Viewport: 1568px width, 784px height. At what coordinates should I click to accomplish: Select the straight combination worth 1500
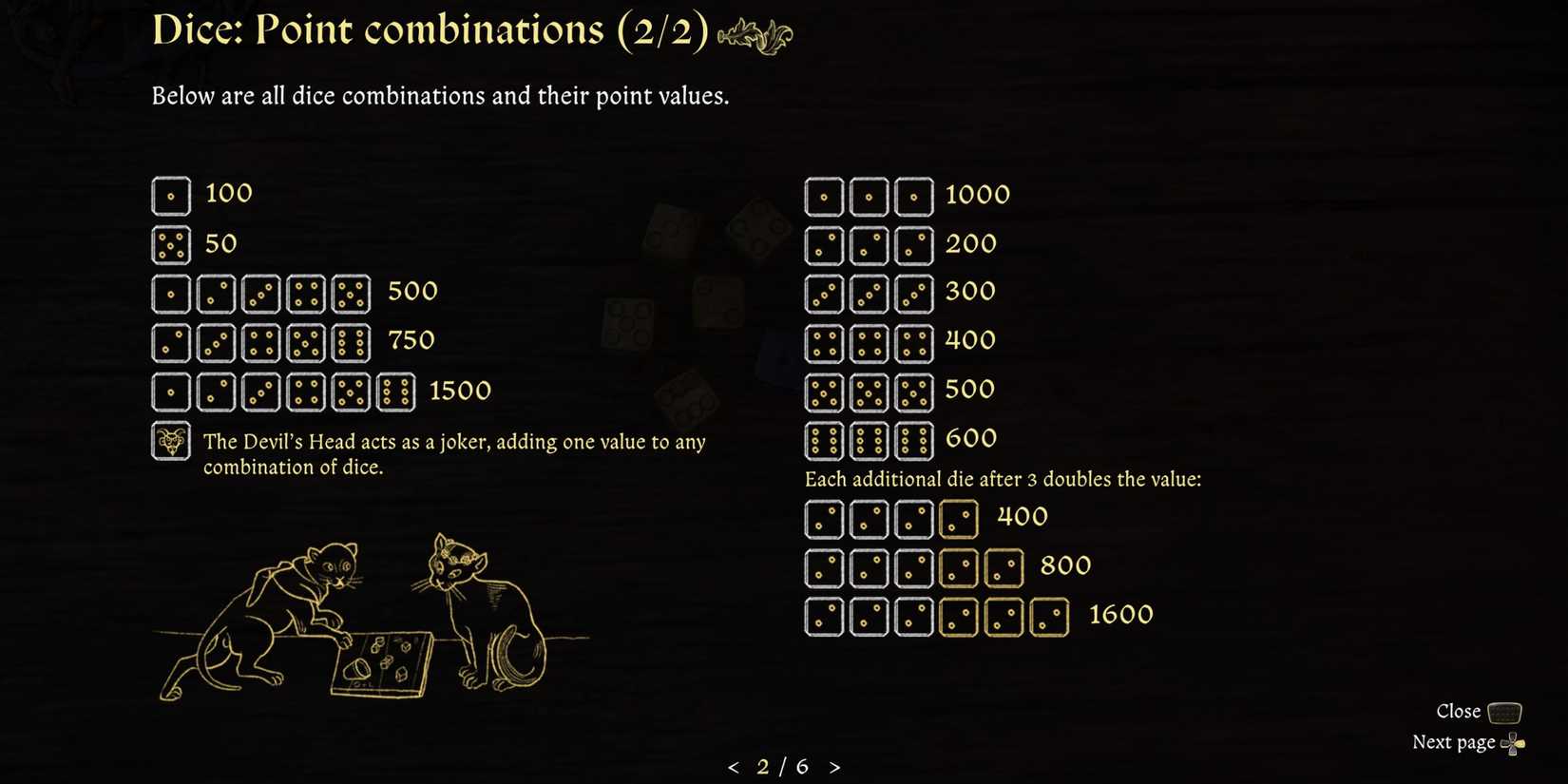pyautogui.click(x=283, y=391)
